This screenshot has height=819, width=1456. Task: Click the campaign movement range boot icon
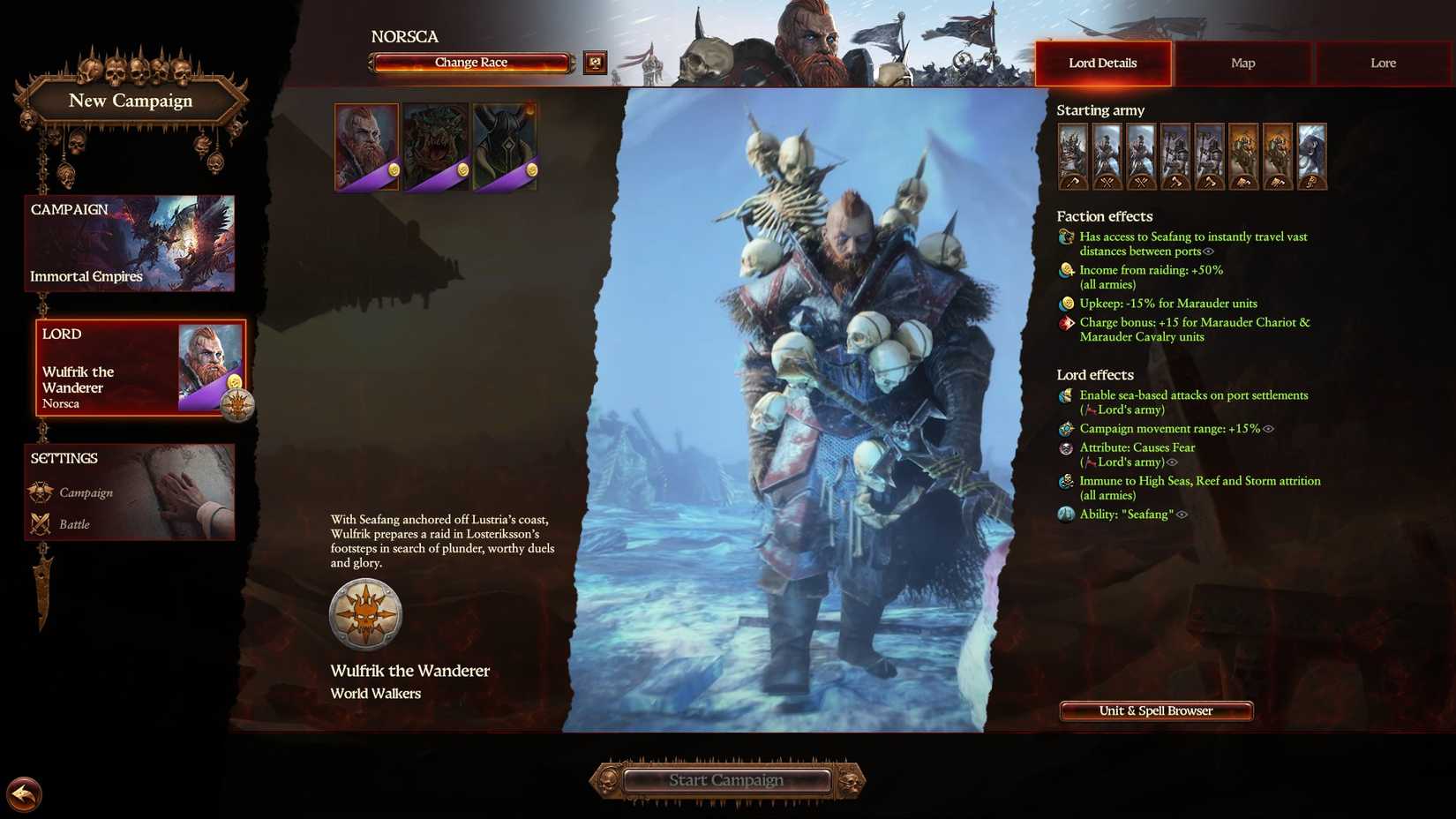click(x=1065, y=429)
